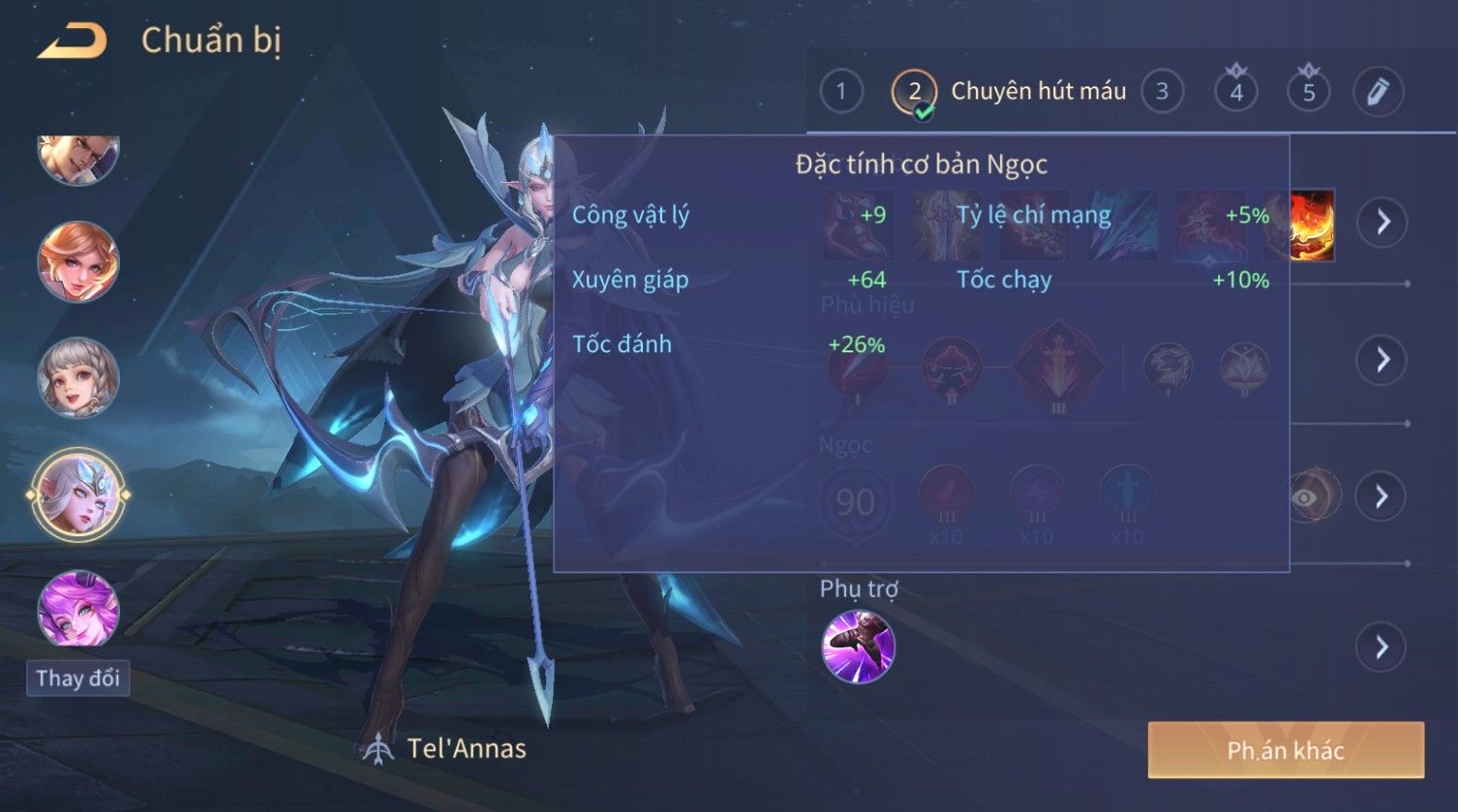The height and width of the screenshot is (812, 1458).
Task: Open preset tab 5
Action: (1308, 92)
